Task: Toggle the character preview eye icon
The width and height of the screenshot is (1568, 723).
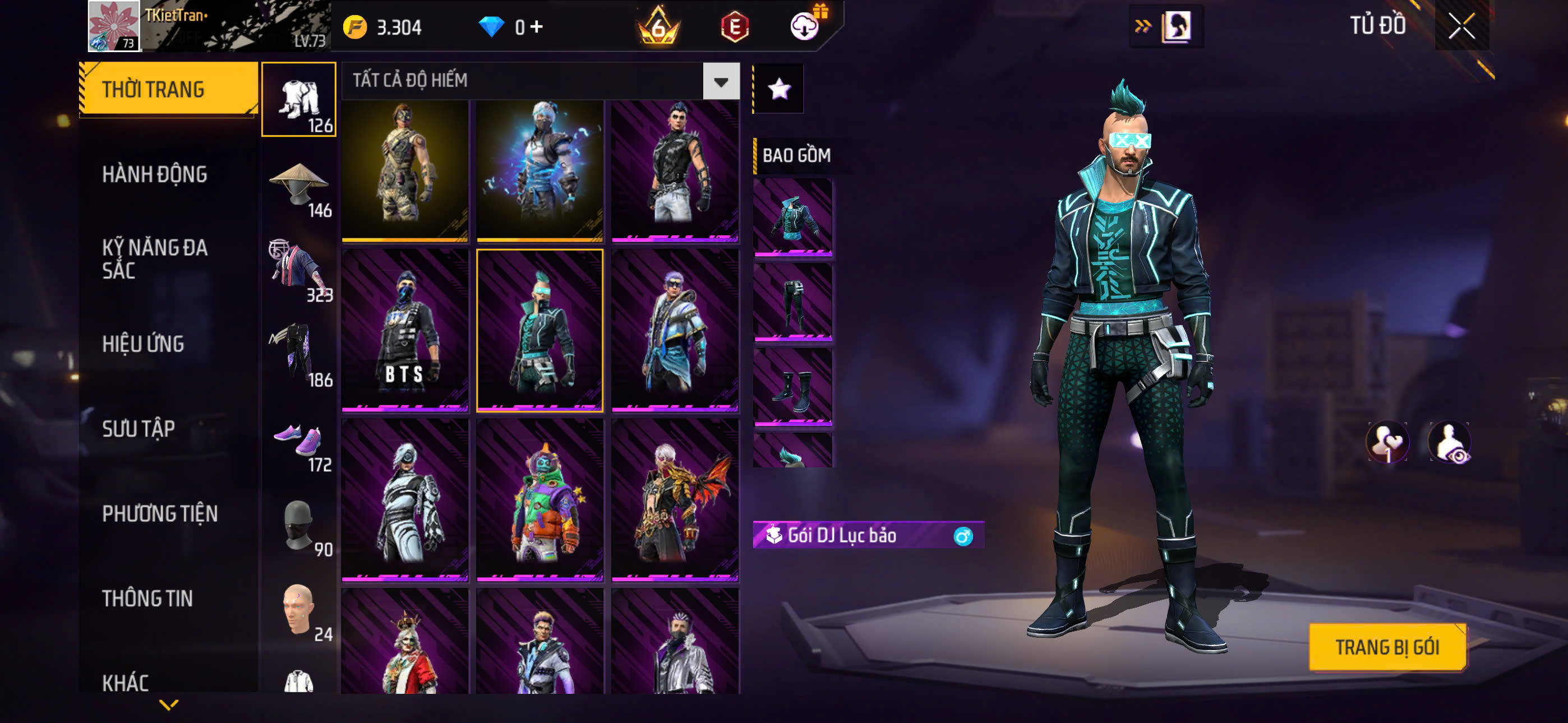Action: [x=1450, y=442]
